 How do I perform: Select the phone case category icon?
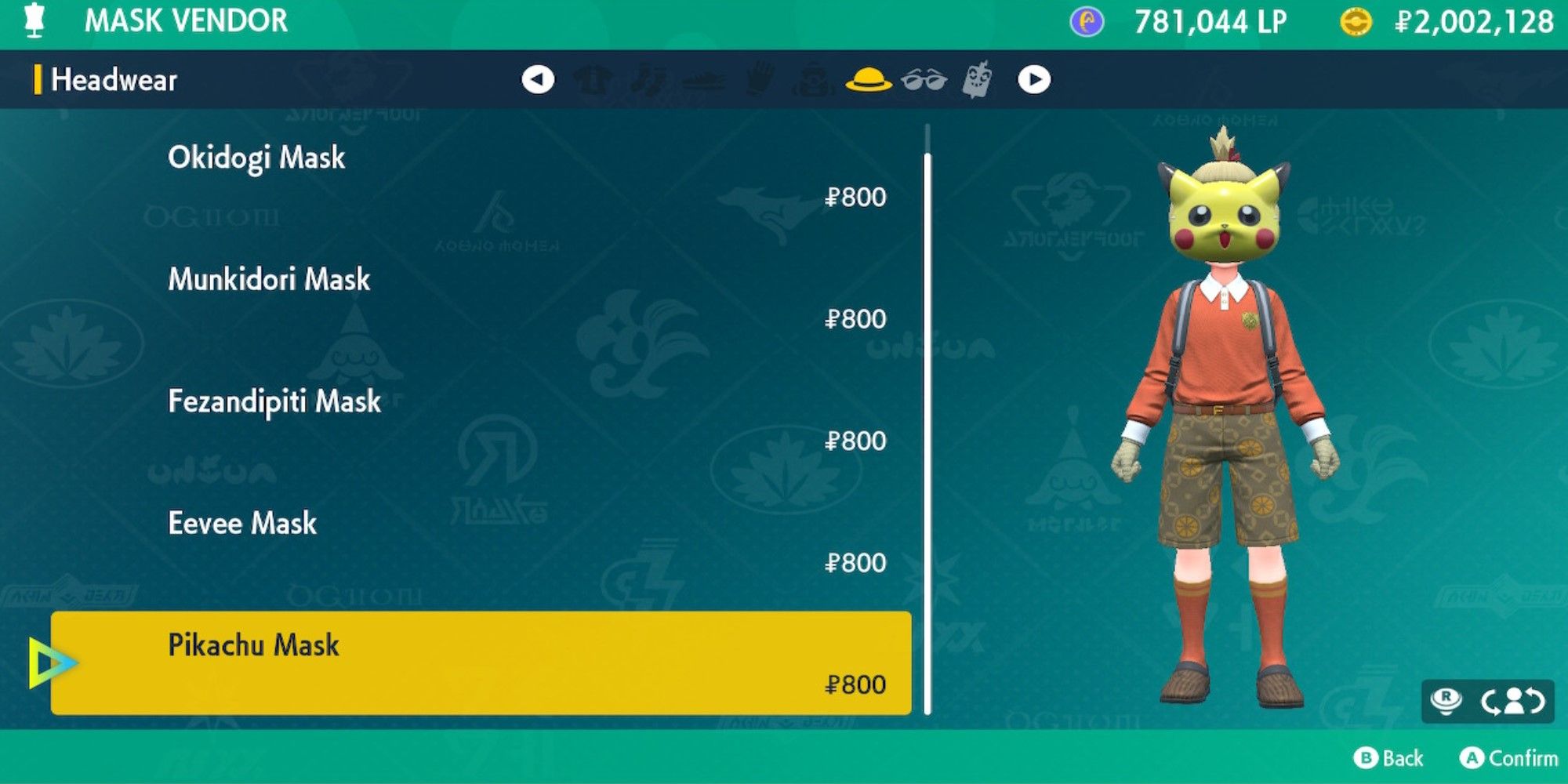click(977, 79)
